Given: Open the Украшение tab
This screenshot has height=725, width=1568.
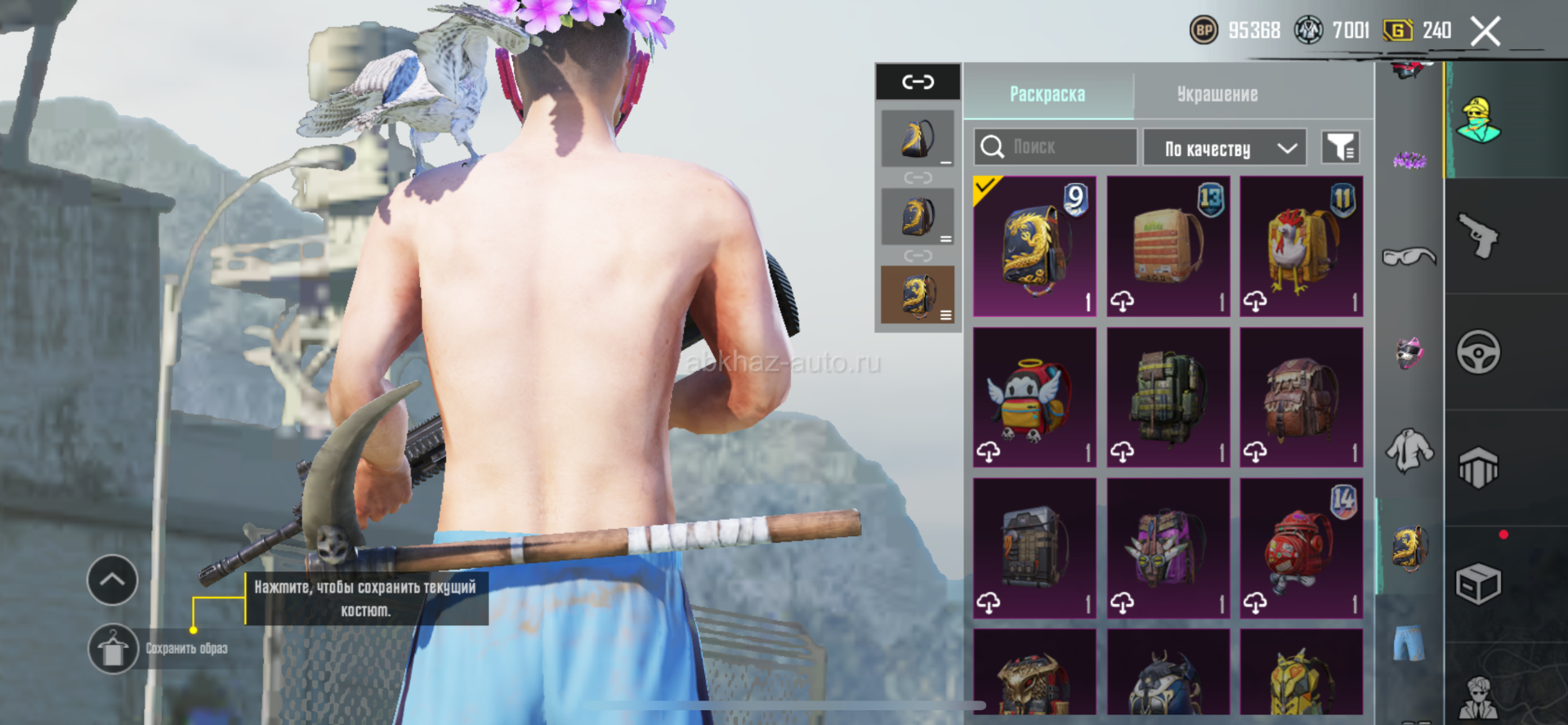Looking at the screenshot, I should 1217,94.
